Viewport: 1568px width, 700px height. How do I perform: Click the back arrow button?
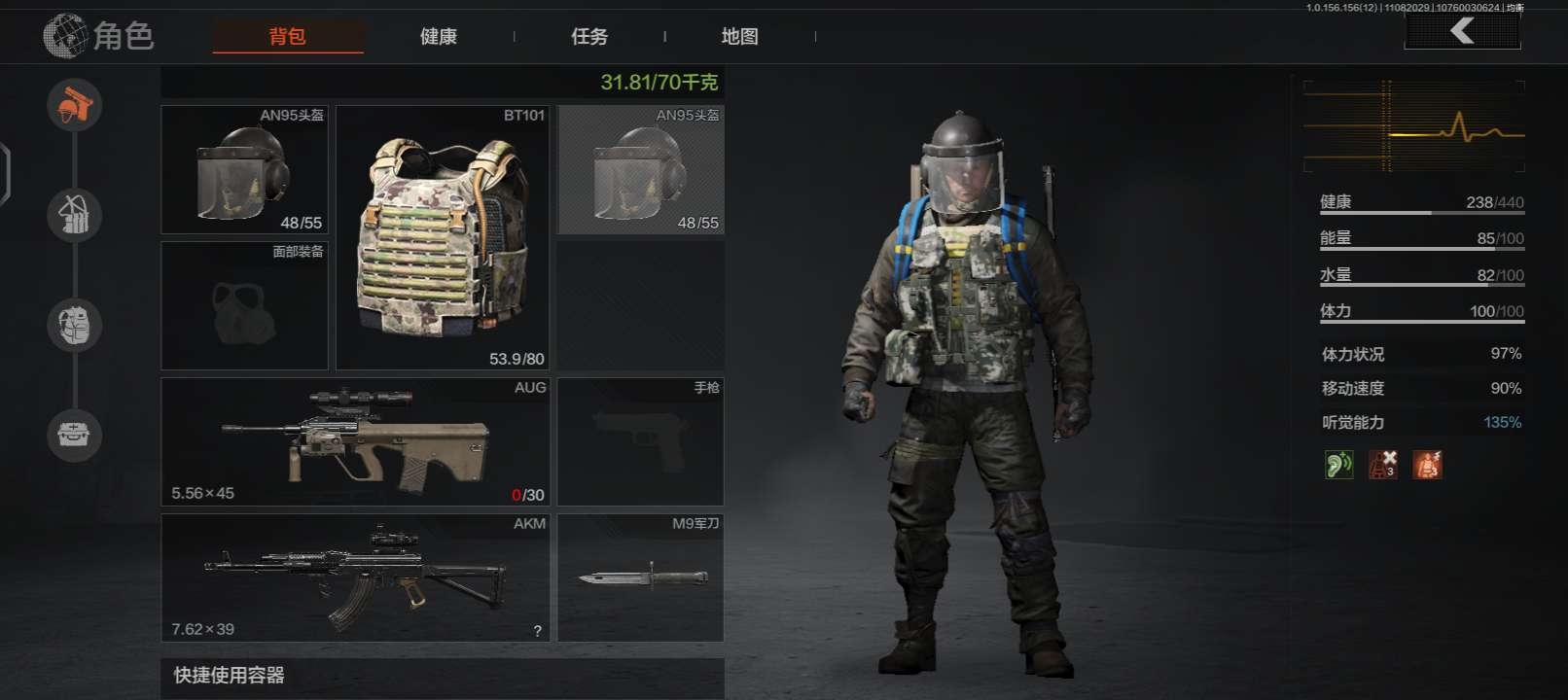tap(1462, 31)
